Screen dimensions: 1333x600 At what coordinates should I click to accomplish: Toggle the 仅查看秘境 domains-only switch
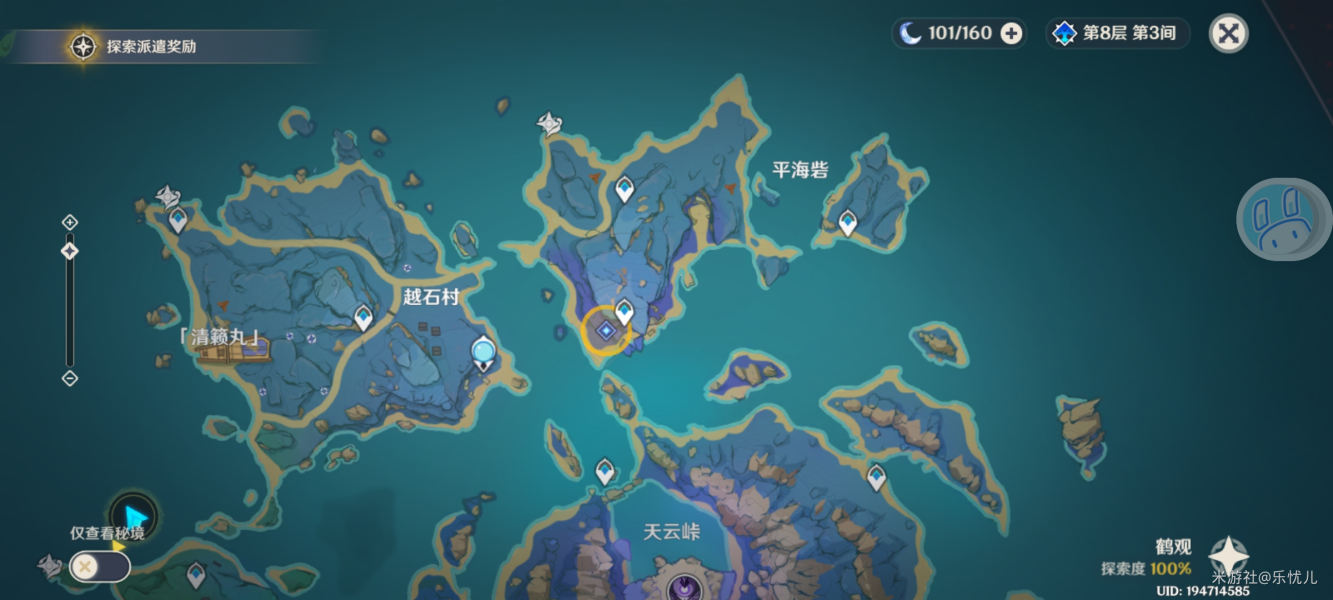[99, 567]
